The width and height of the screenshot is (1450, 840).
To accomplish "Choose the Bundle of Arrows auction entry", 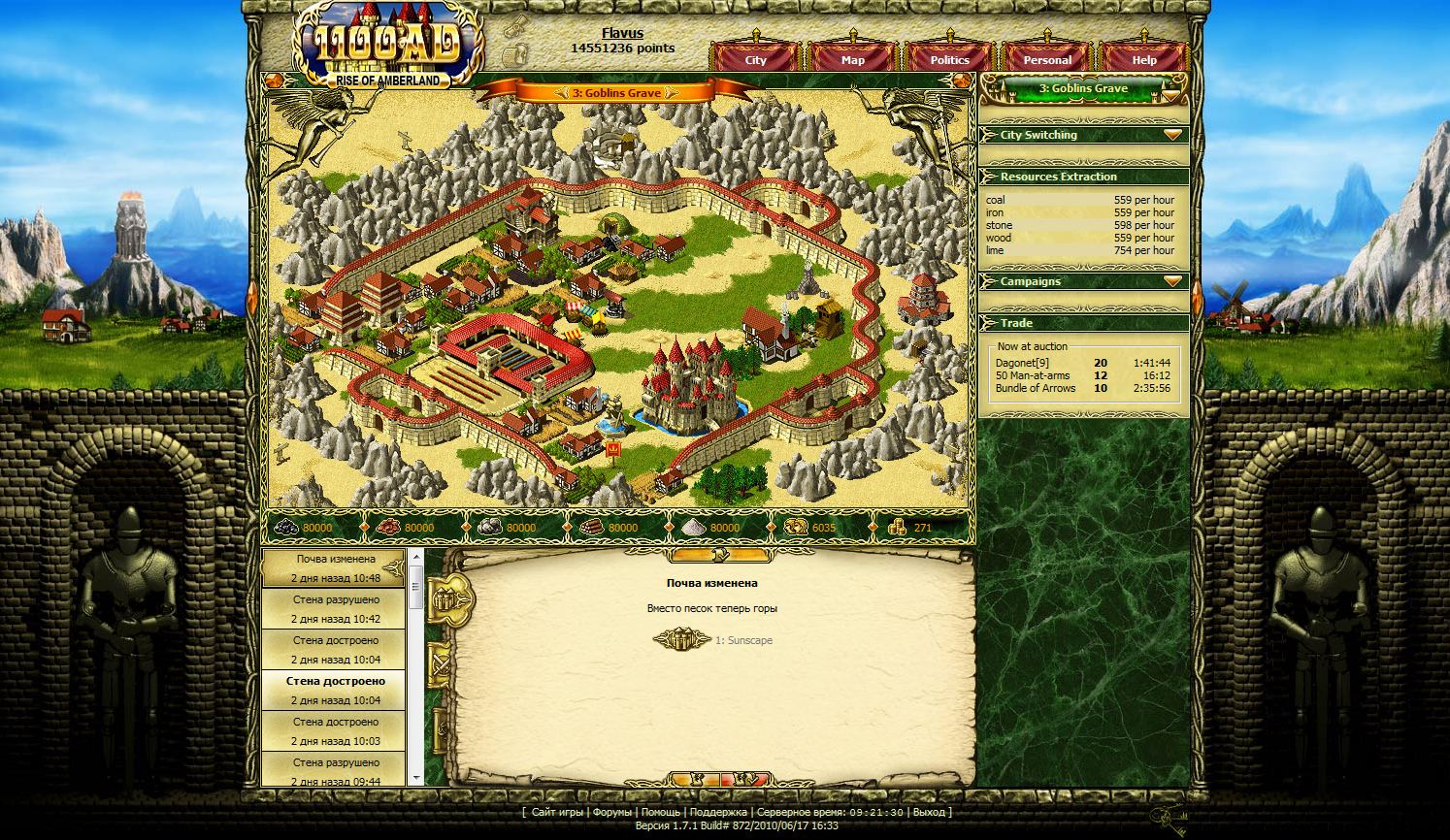I will (x=1035, y=388).
